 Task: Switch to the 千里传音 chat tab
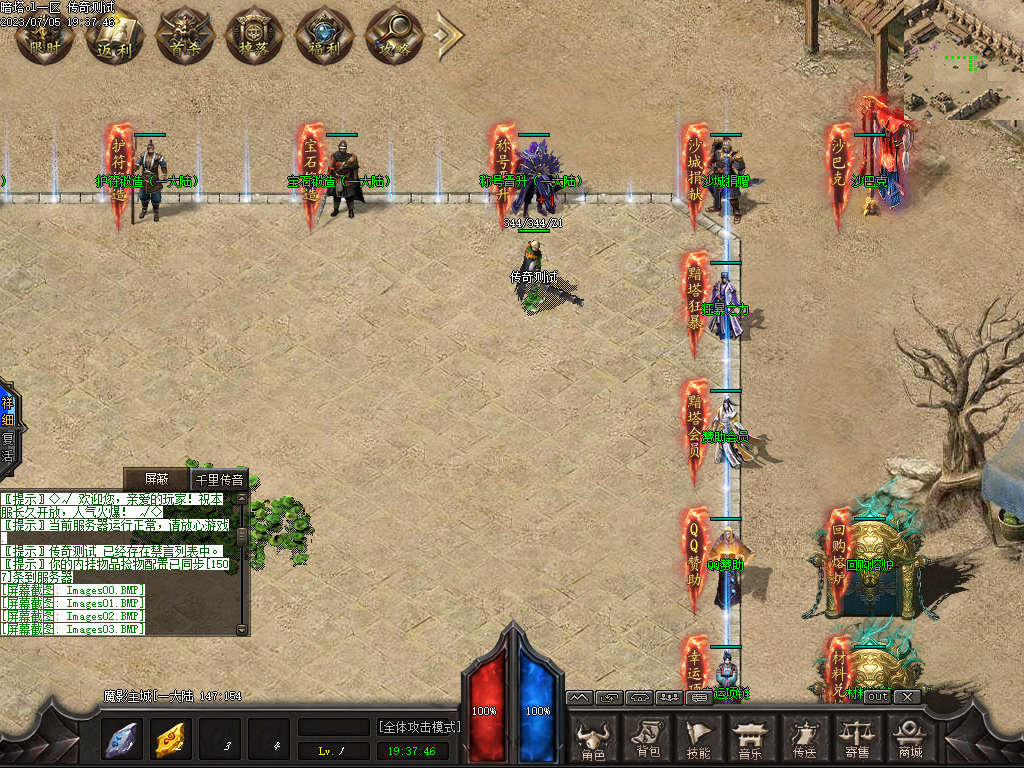(x=218, y=479)
